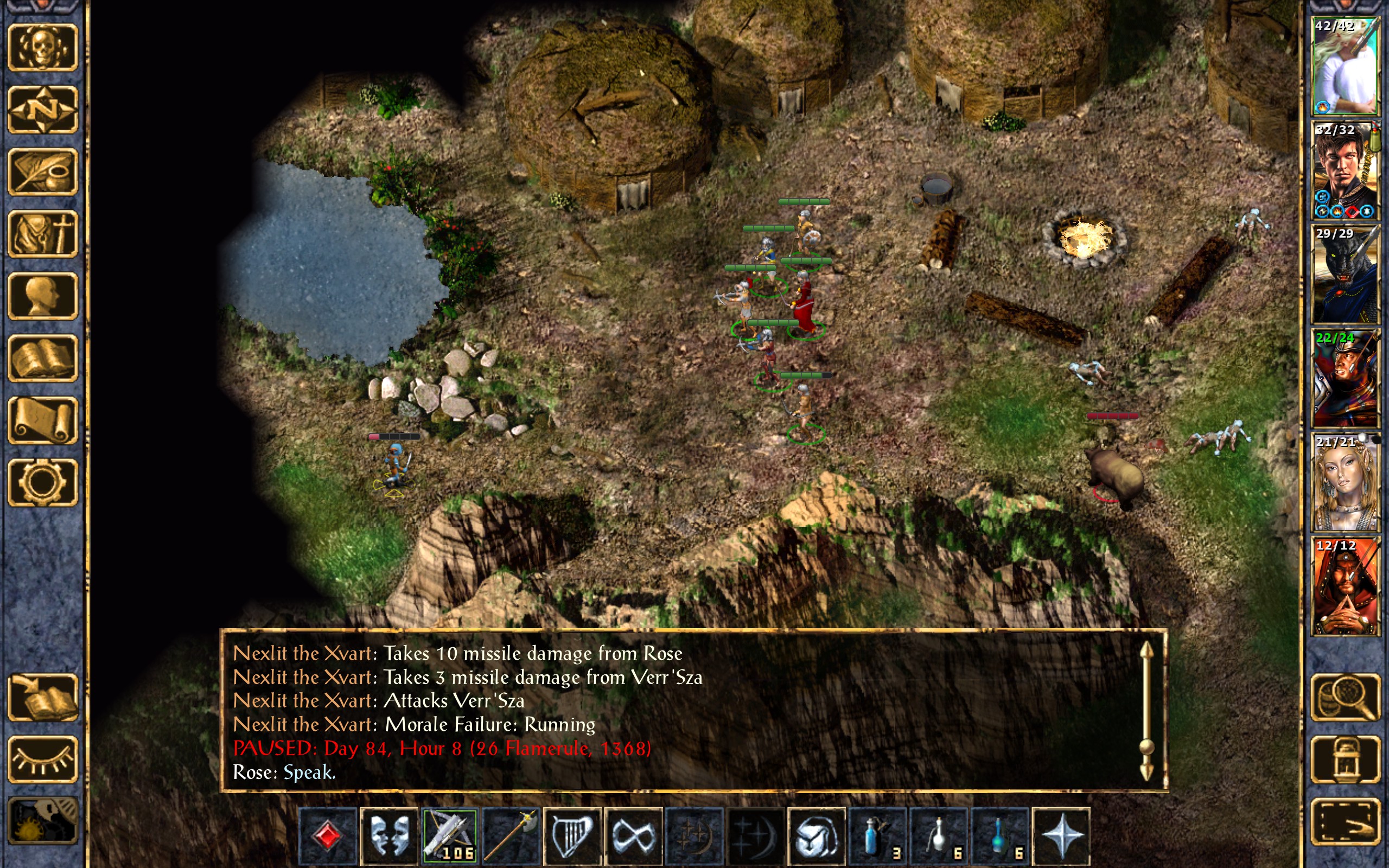Select the black panther portrait
This screenshot has width=1389, height=868.
(1345, 275)
